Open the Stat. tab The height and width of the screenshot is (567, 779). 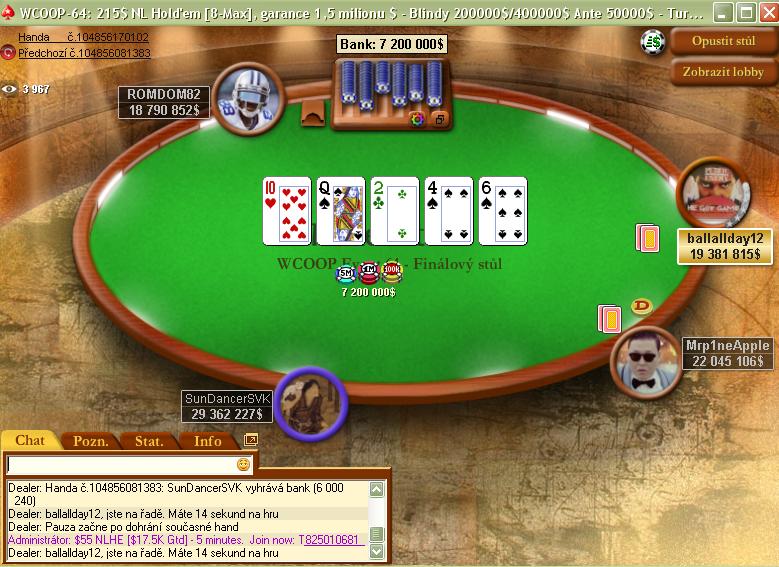click(x=149, y=441)
